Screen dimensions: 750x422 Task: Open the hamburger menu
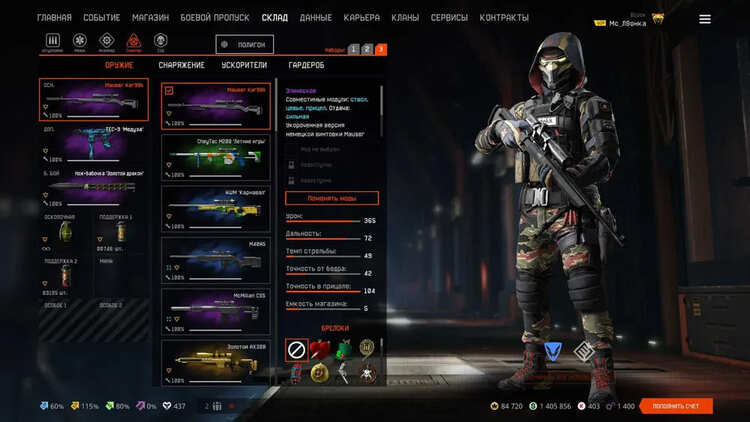(705, 19)
